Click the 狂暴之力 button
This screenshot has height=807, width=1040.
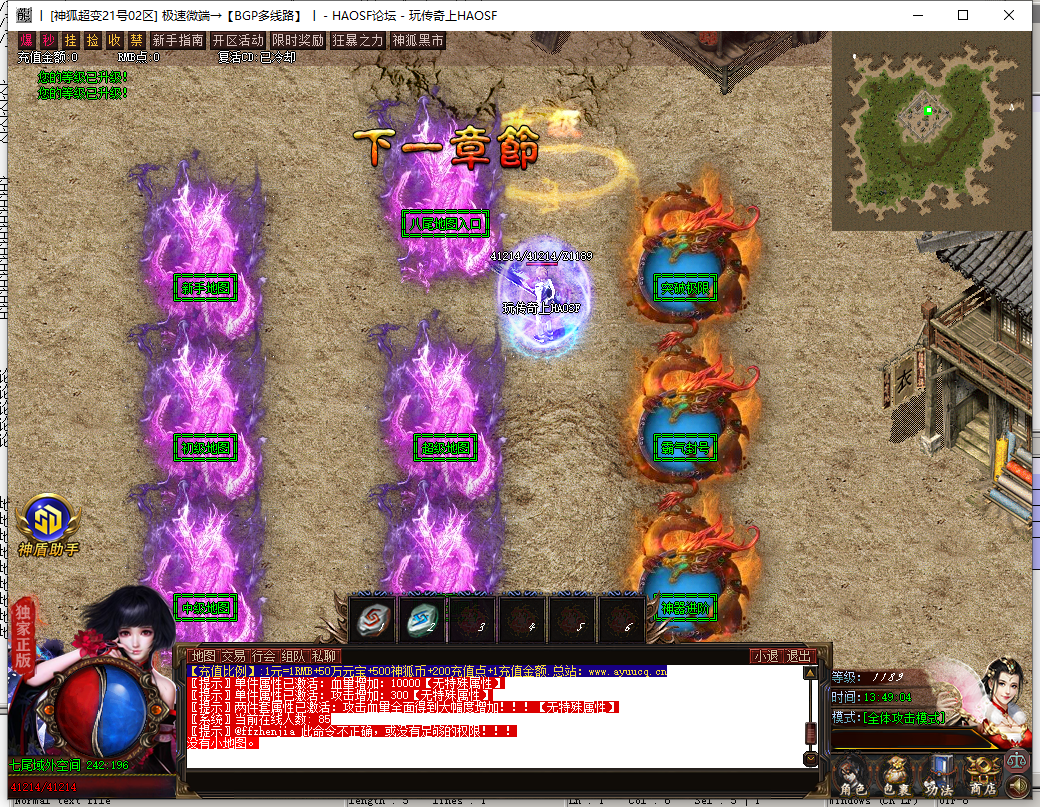(357, 40)
